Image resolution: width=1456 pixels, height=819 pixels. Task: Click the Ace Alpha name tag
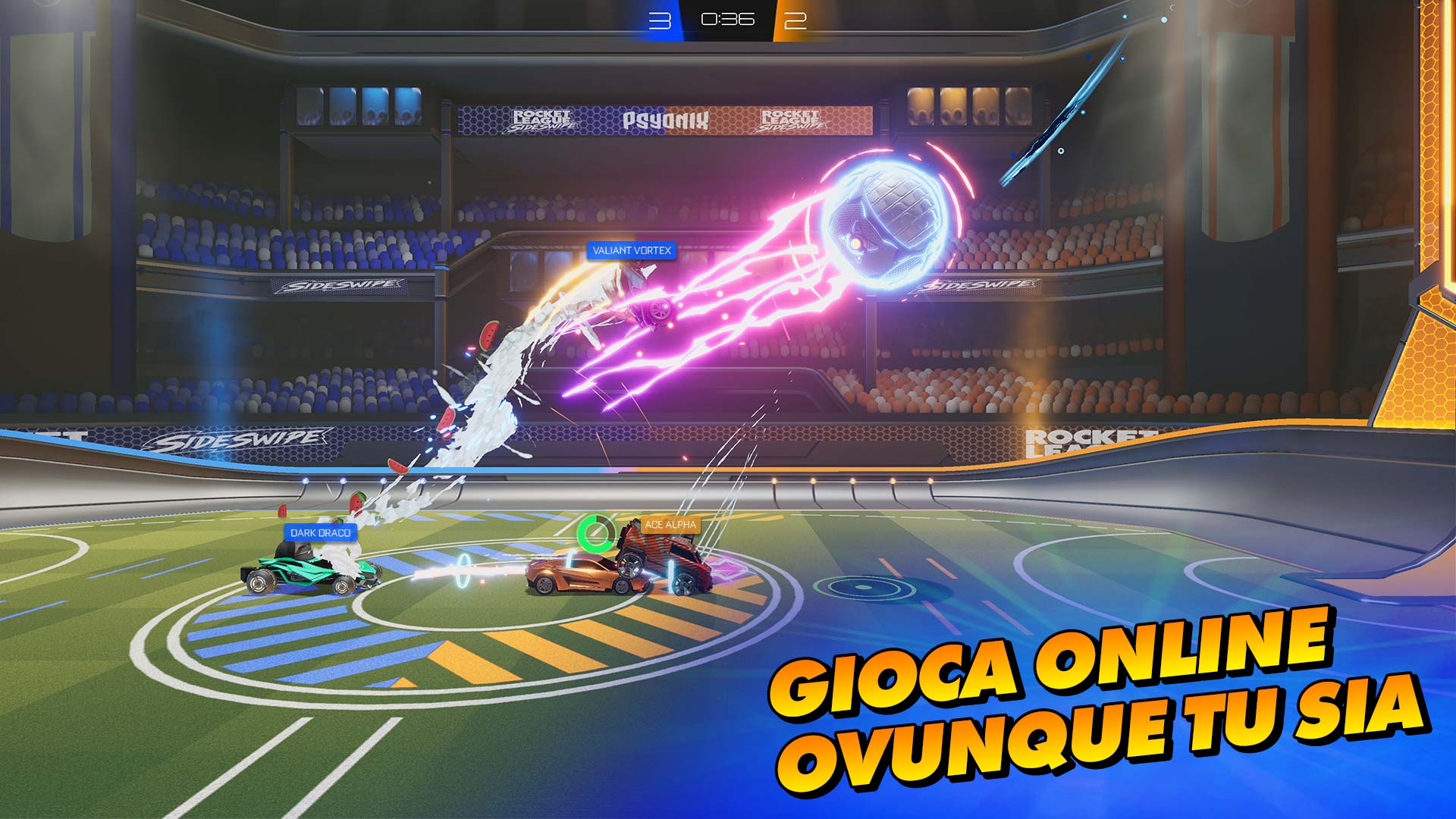(670, 525)
